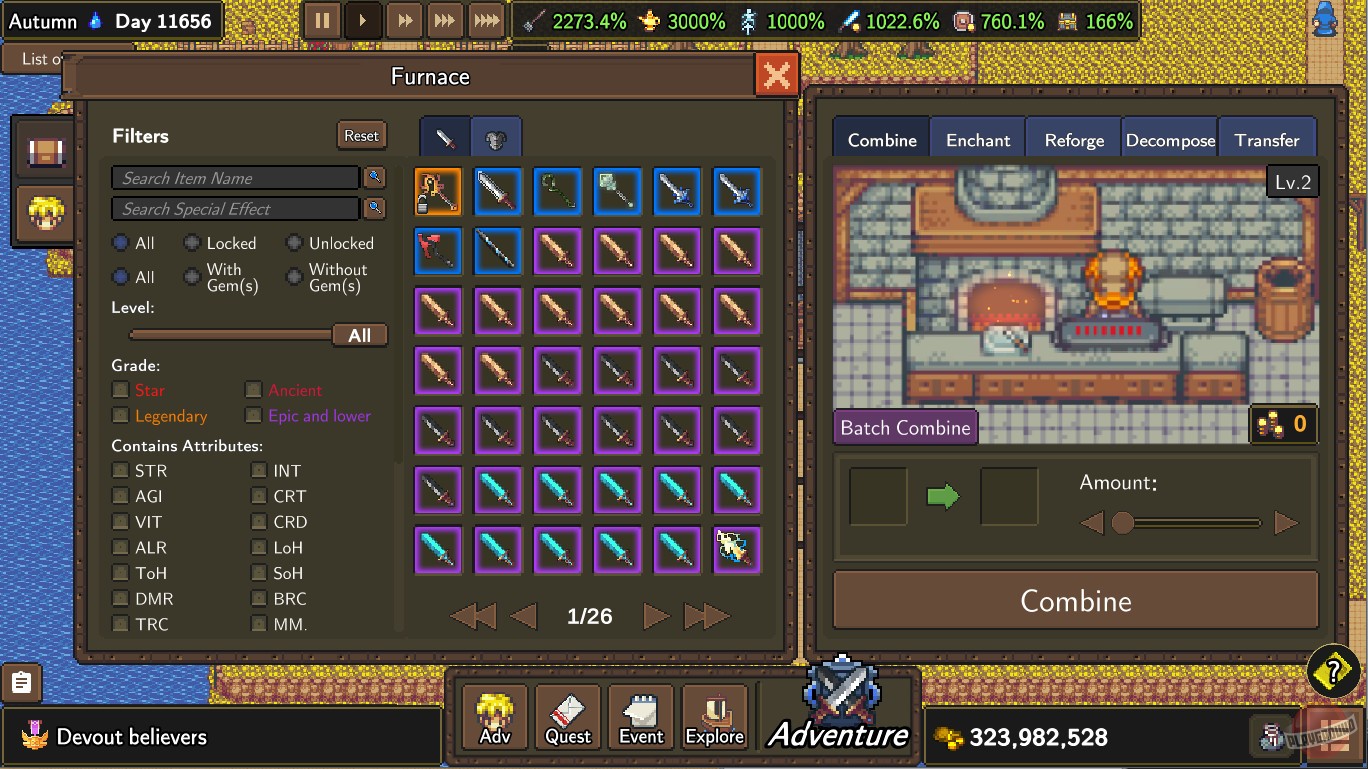Open the Explore panel

click(x=714, y=715)
